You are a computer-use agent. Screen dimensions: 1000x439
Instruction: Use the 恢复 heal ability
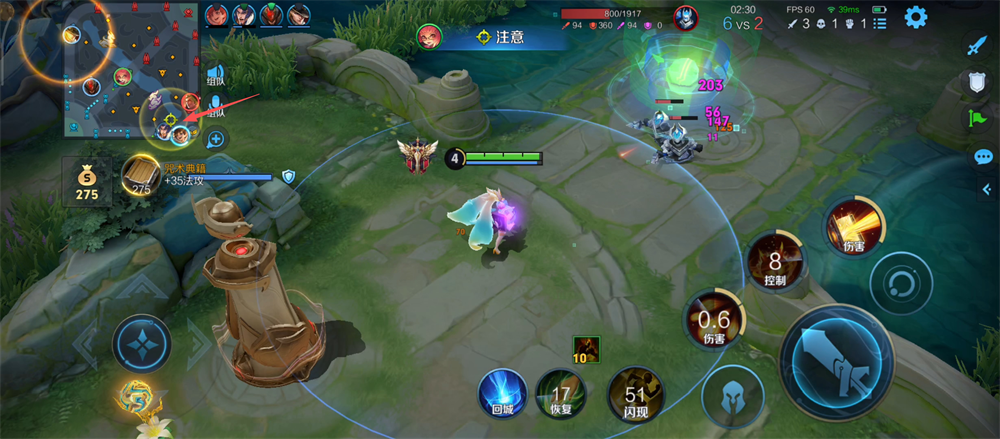click(x=561, y=392)
